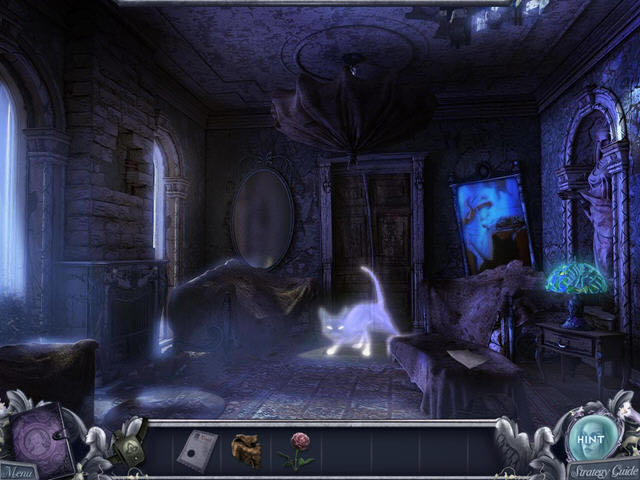This screenshot has width=640, height=480.
Task: Choose the pink rose from inventory
Action: (297, 448)
